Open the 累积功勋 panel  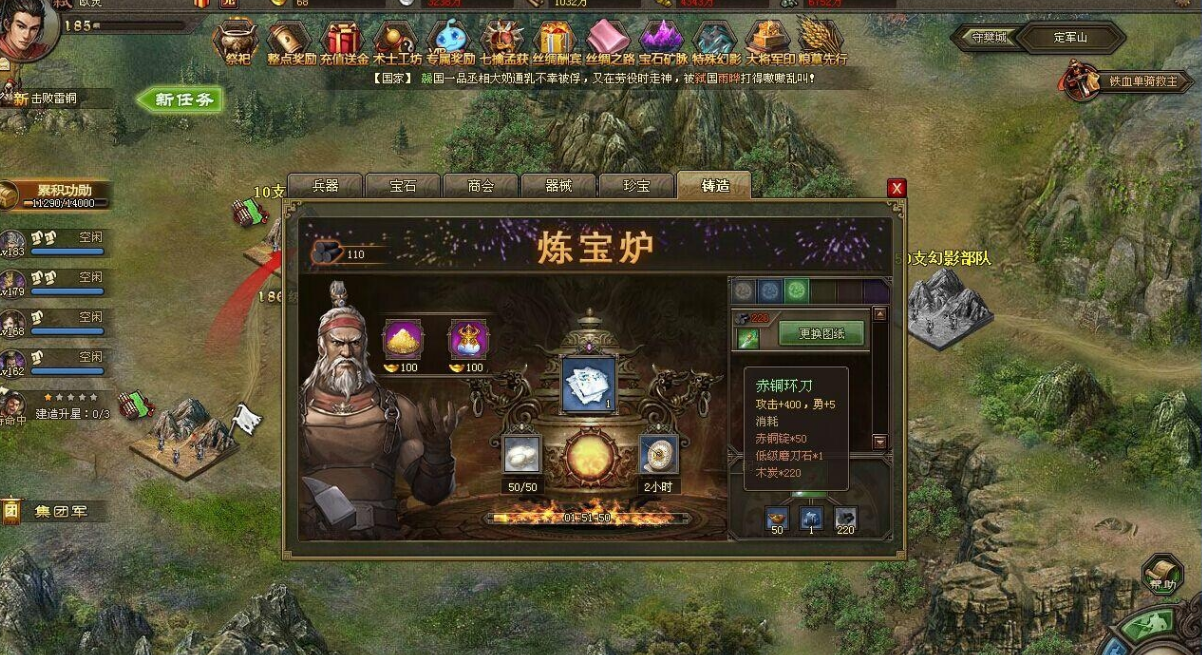click(60, 194)
